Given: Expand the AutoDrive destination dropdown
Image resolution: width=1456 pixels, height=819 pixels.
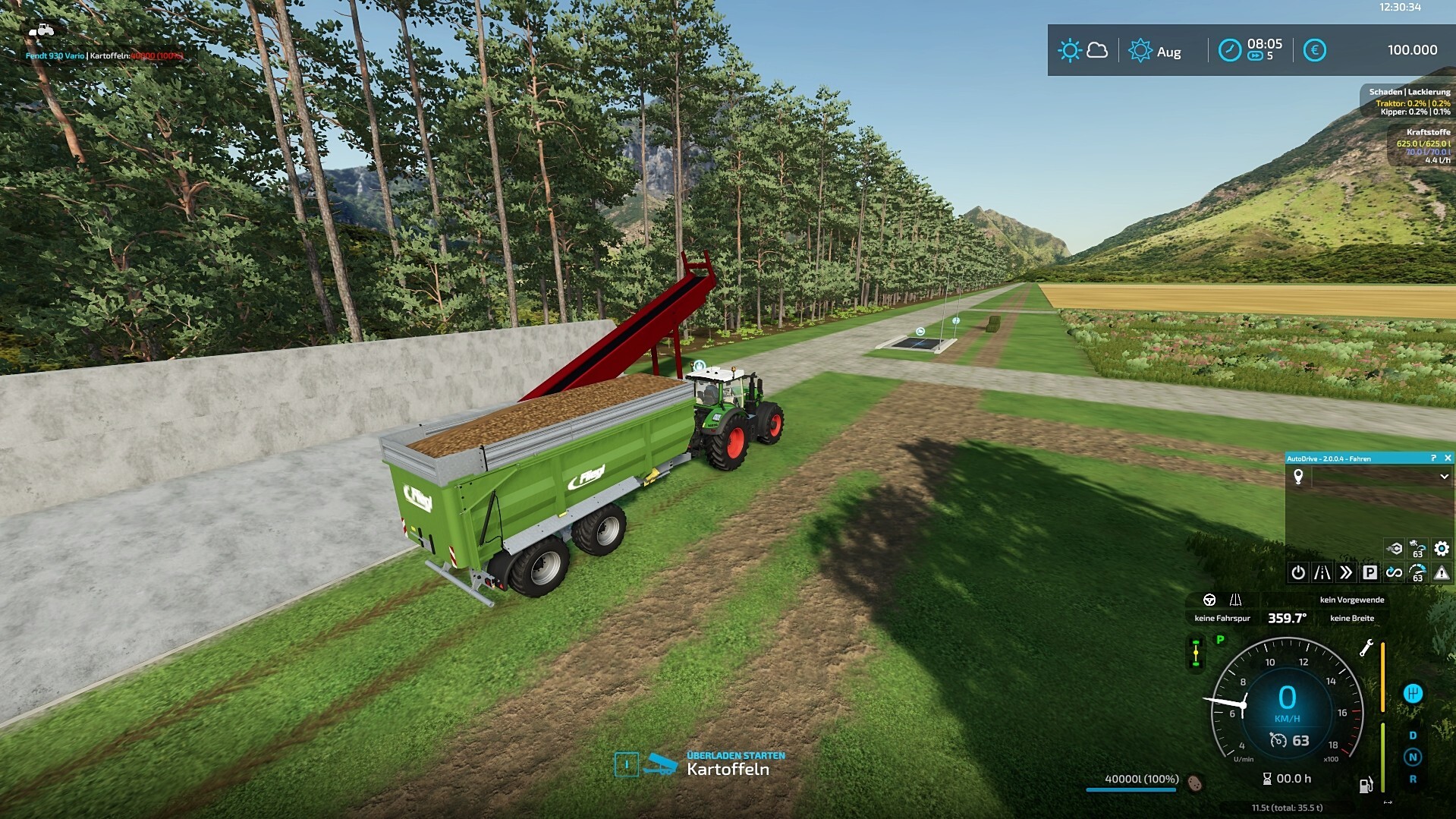Looking at the screenshot, I should pyautogui.click(x=1444, y=477).
